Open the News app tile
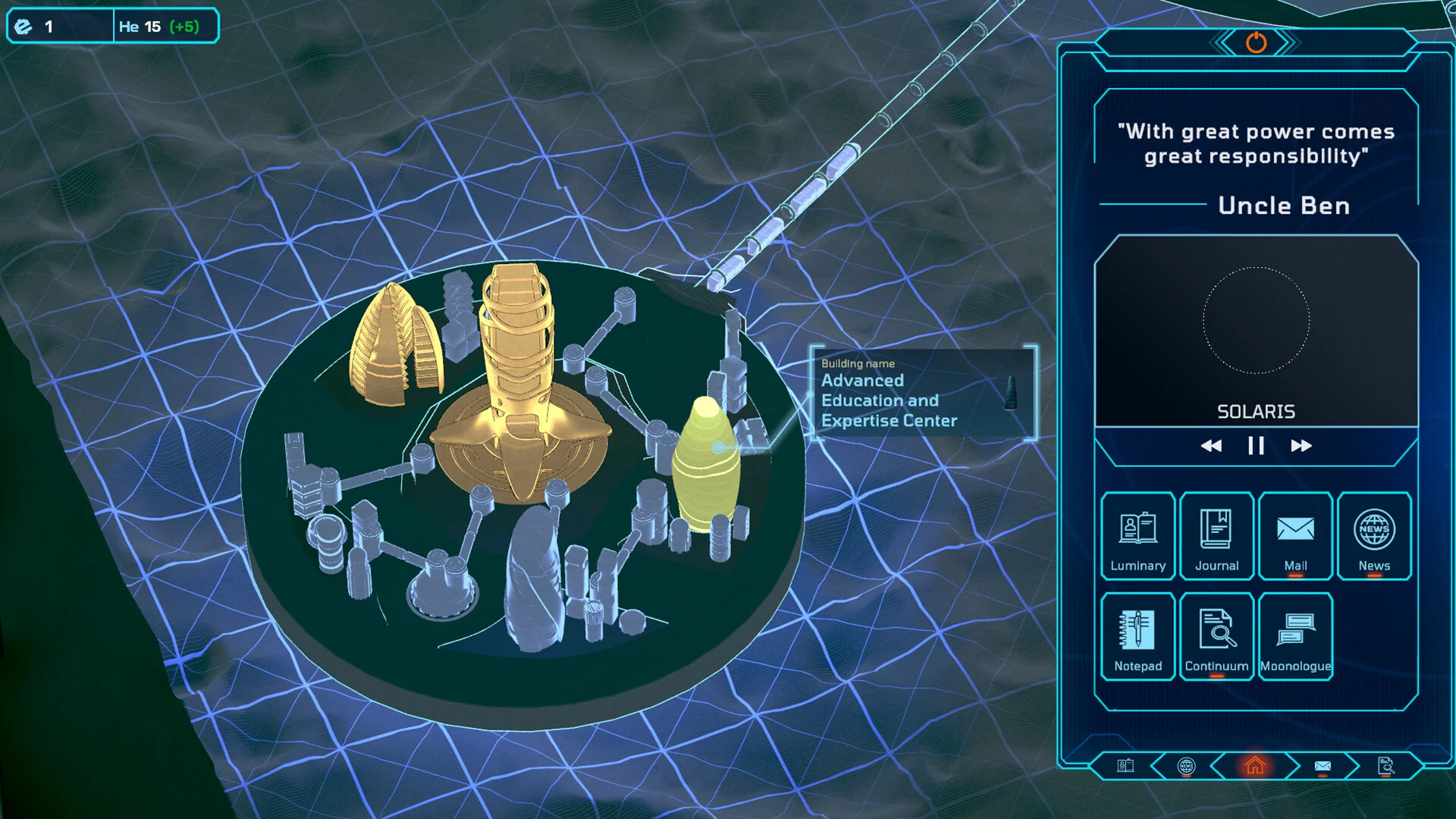 [1374, 536]
